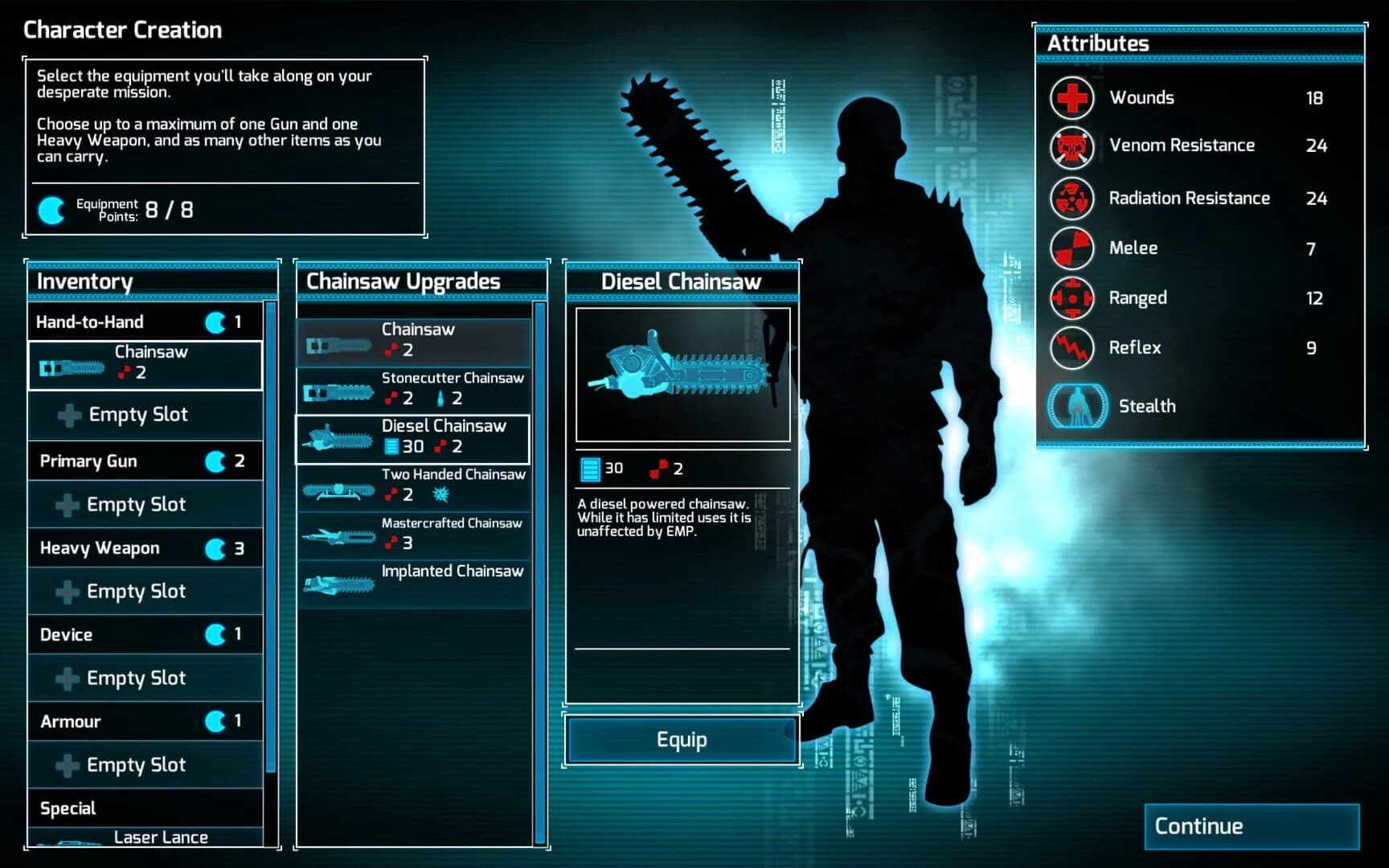Select the Mastercrafted Chainsaw upgrade
Viewport: 1389px width, 868px height.
(x=415, y=533)
